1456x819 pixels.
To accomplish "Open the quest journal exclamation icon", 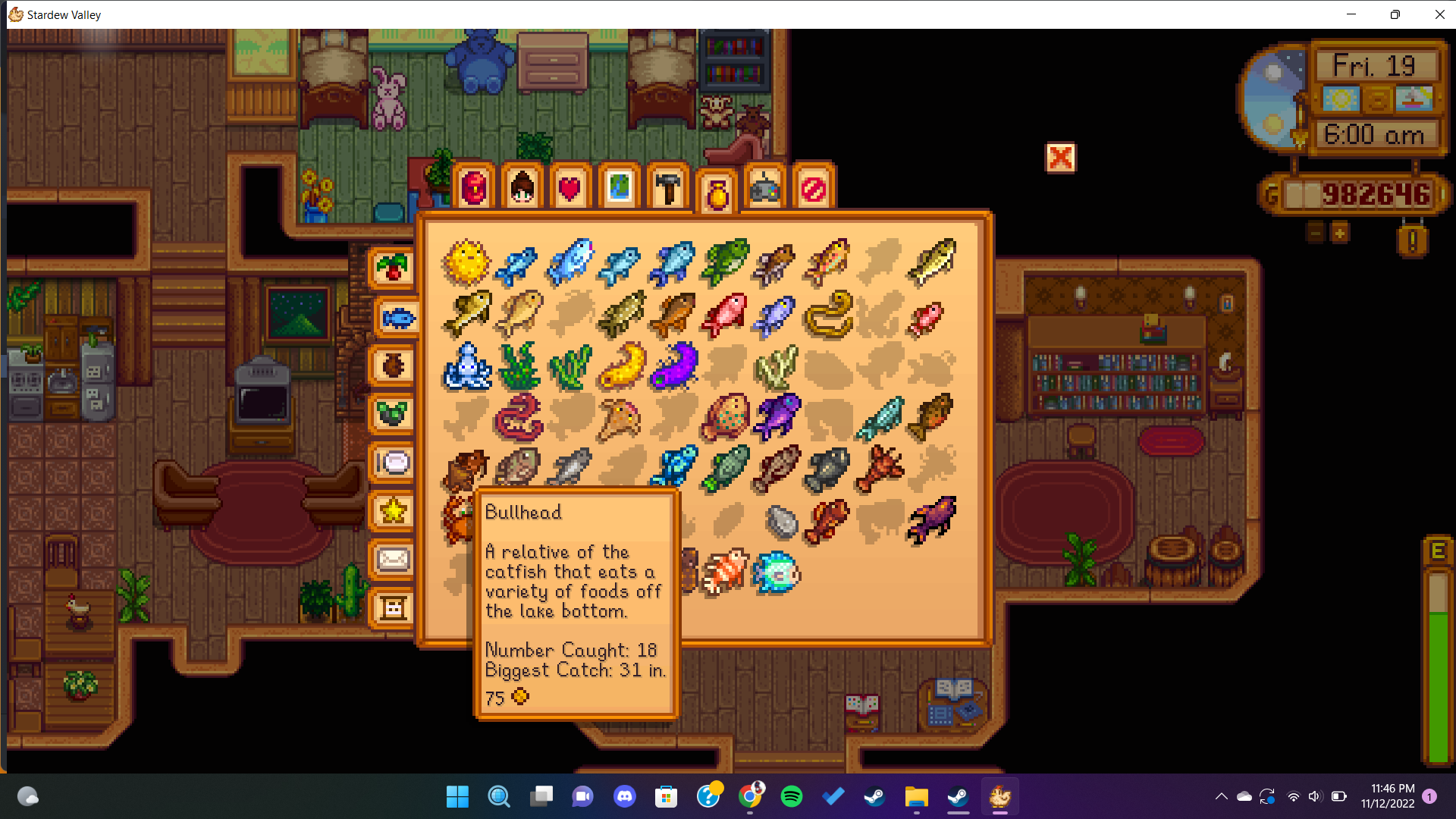I will click(x=1412, y=241).
